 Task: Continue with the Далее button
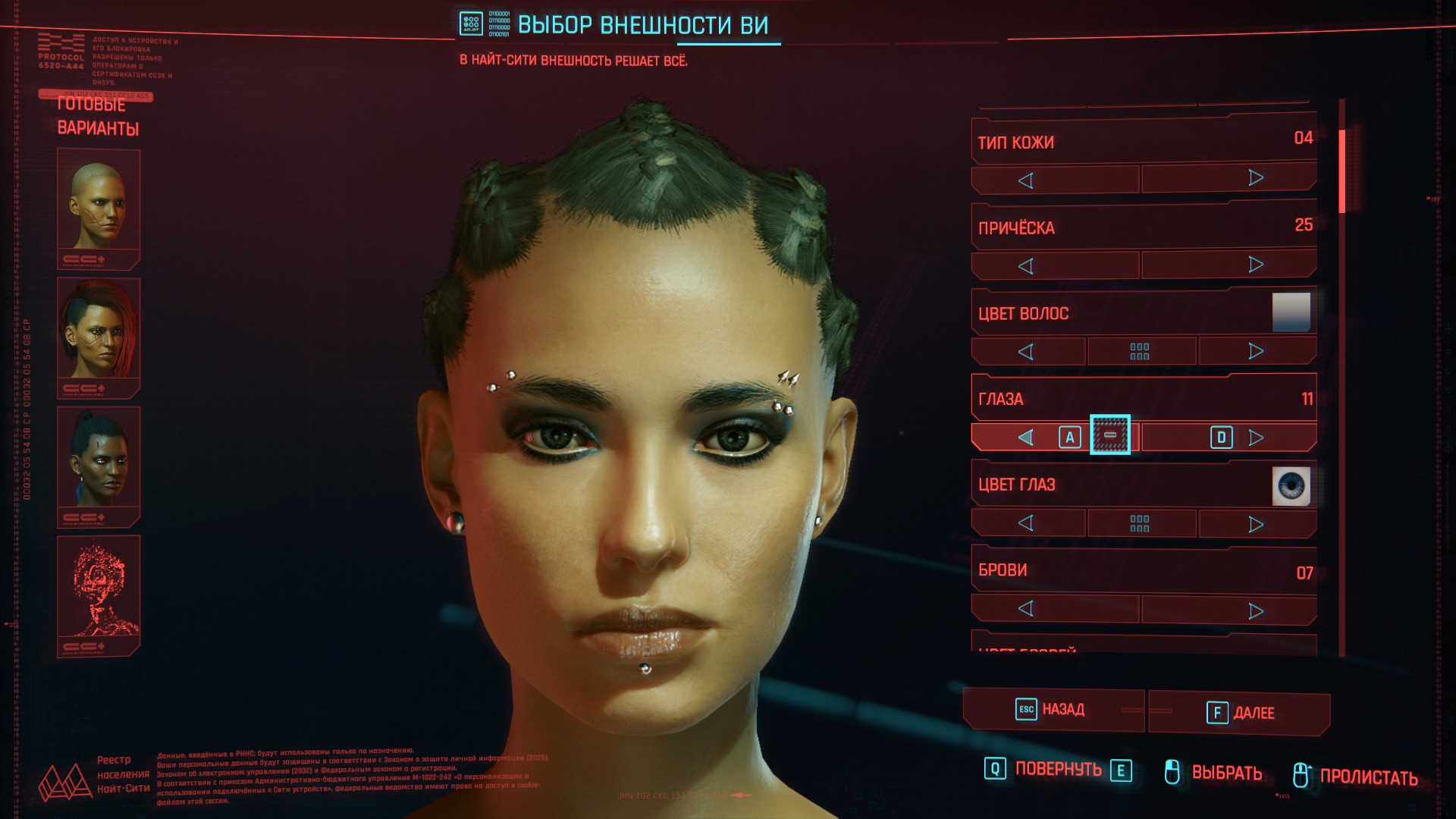point(1239,713)
